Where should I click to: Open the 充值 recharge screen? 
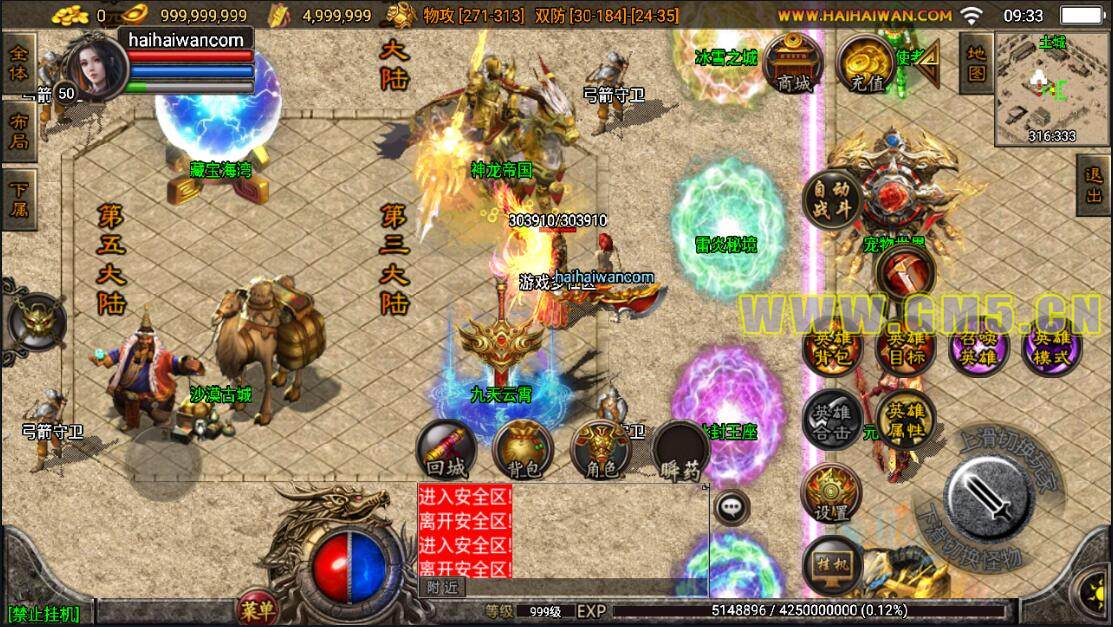click(x=866, y=65)
